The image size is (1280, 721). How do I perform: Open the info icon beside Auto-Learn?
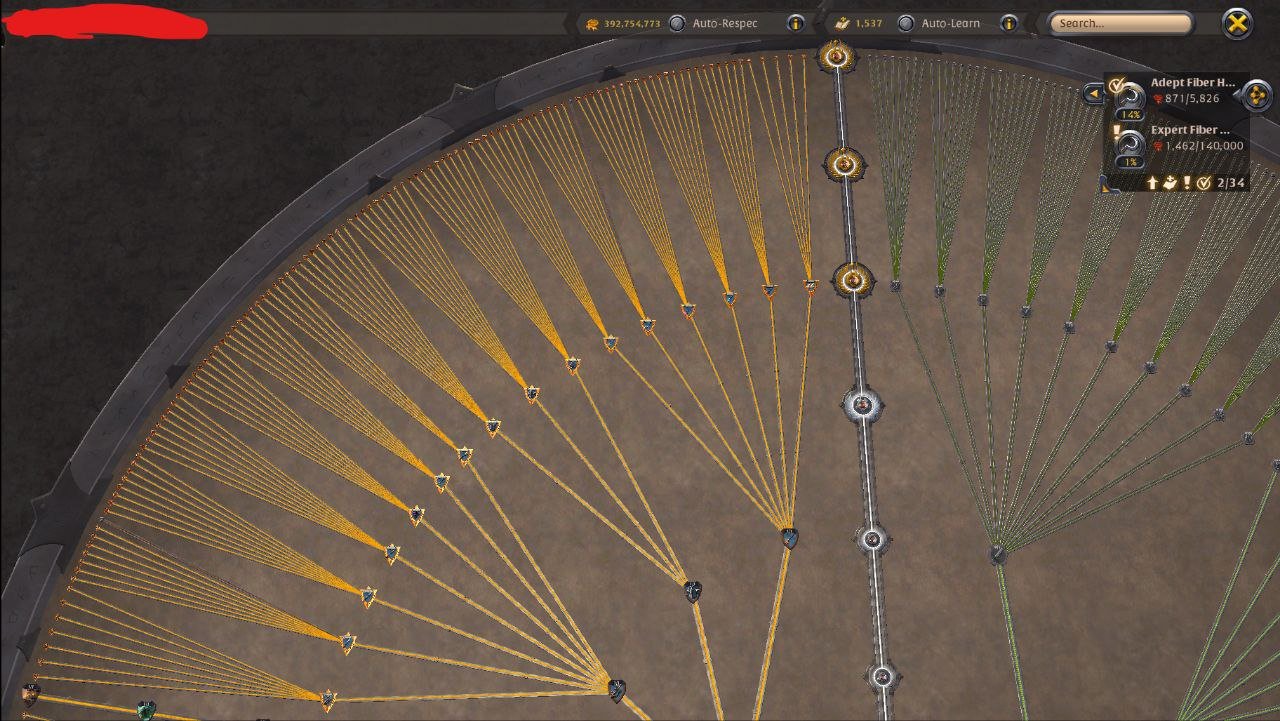coord(1009,23)
